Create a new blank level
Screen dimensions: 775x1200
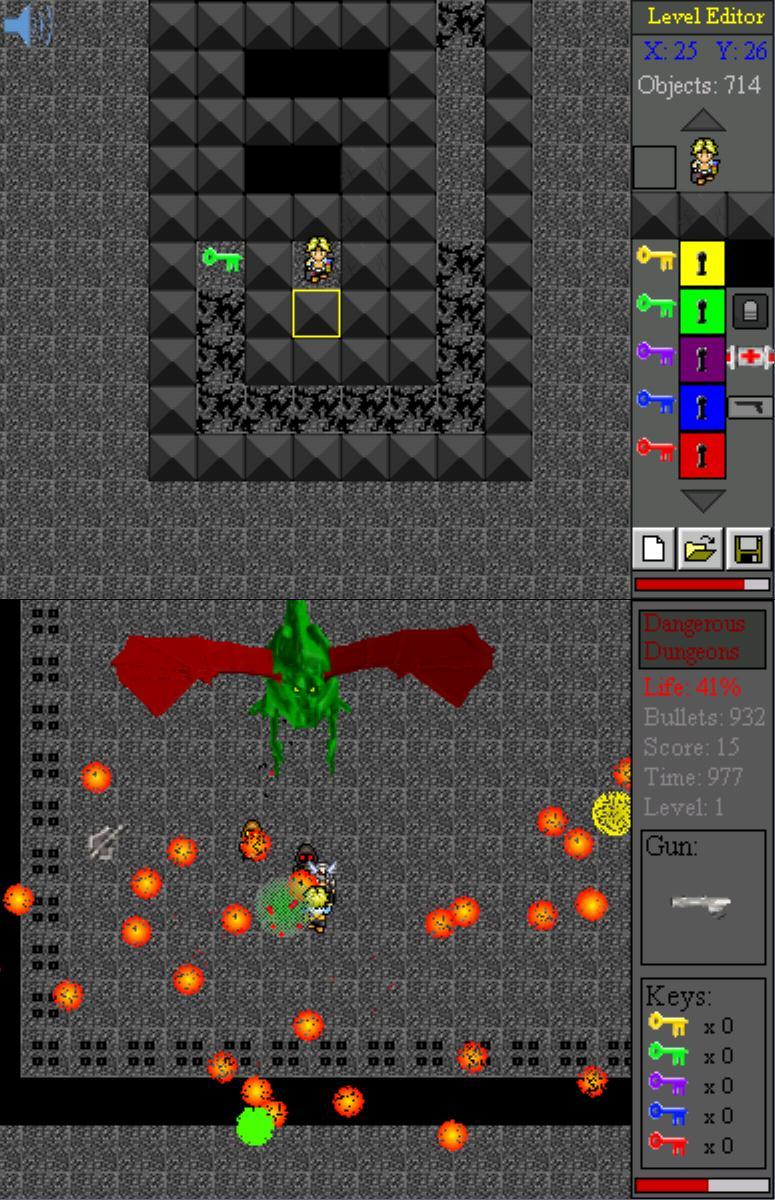point(655,549)
